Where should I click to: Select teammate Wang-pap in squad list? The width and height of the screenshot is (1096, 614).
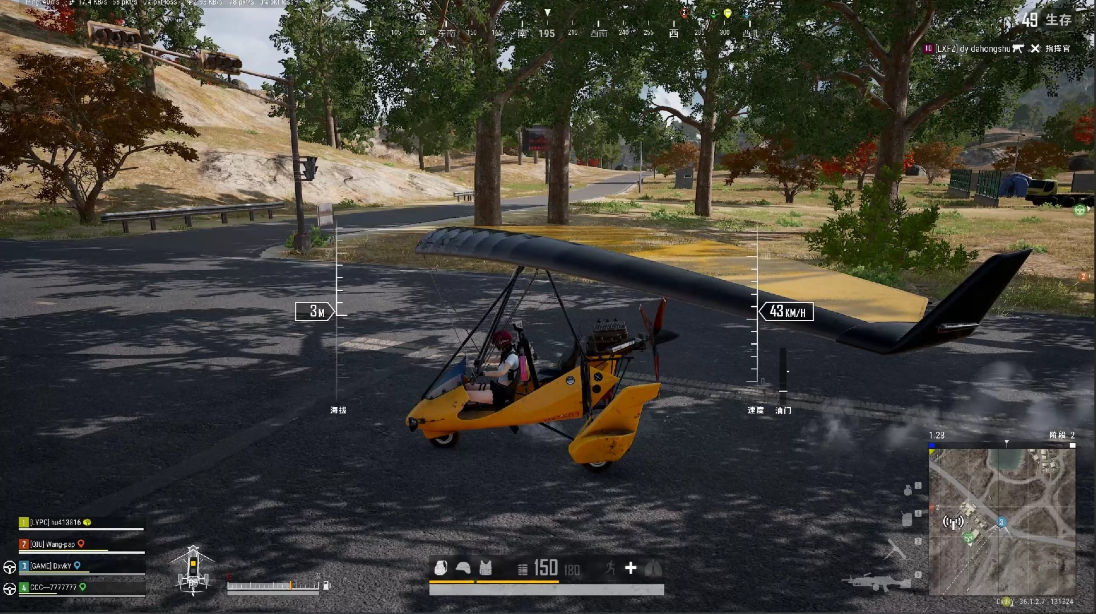(56, 544)
